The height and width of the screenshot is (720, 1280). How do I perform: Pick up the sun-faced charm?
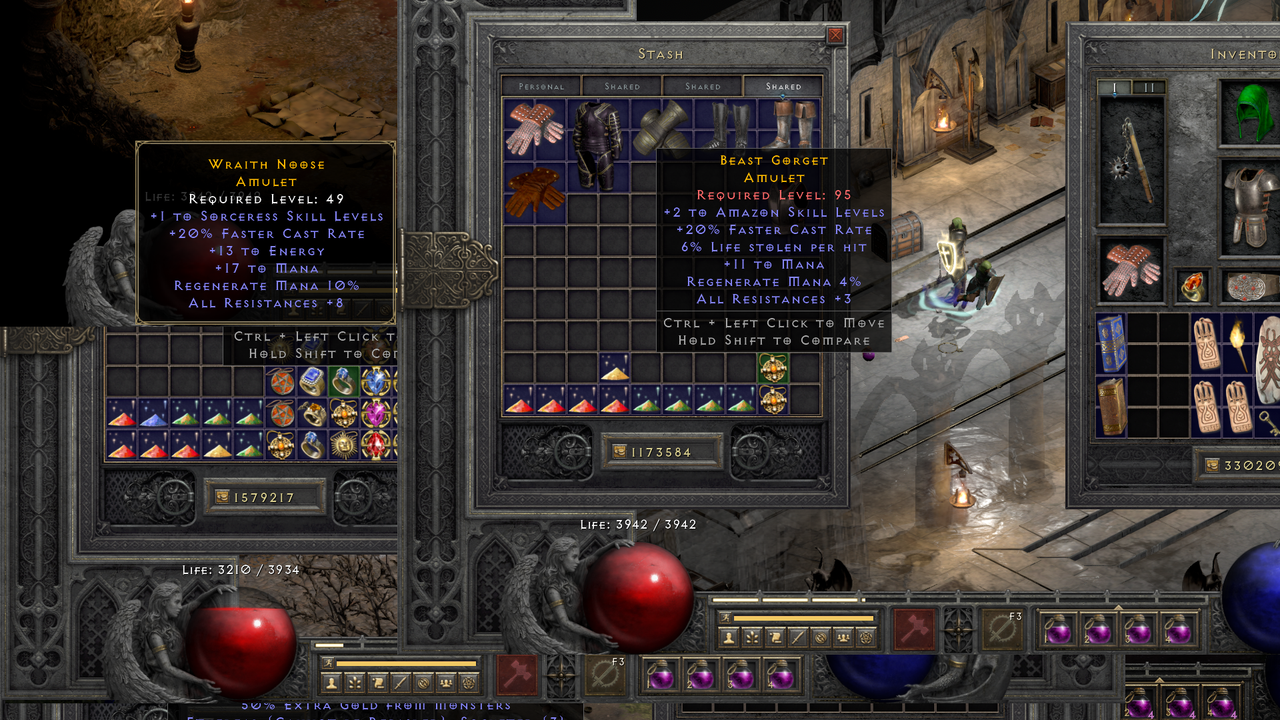tap(344, 444)
